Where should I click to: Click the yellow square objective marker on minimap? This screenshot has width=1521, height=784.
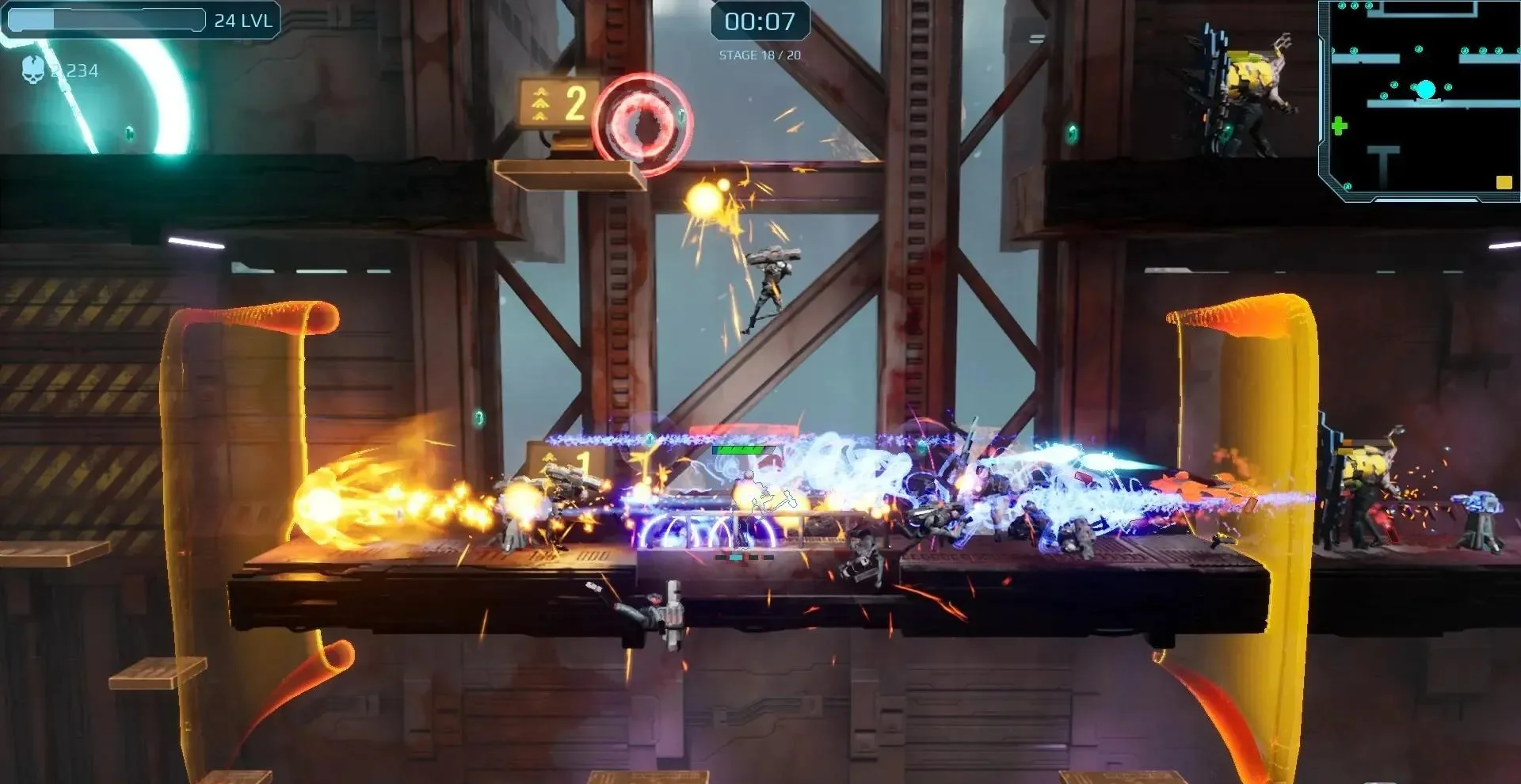click(1504, 183)
